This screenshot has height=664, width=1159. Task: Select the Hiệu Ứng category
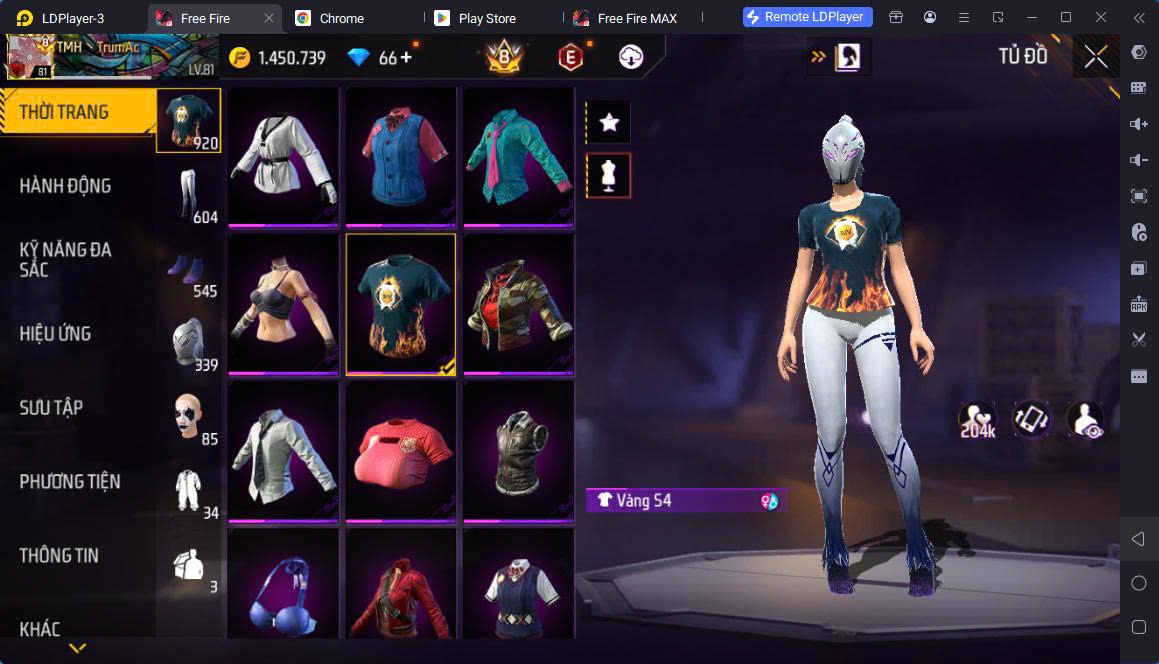tap(56, 333)
